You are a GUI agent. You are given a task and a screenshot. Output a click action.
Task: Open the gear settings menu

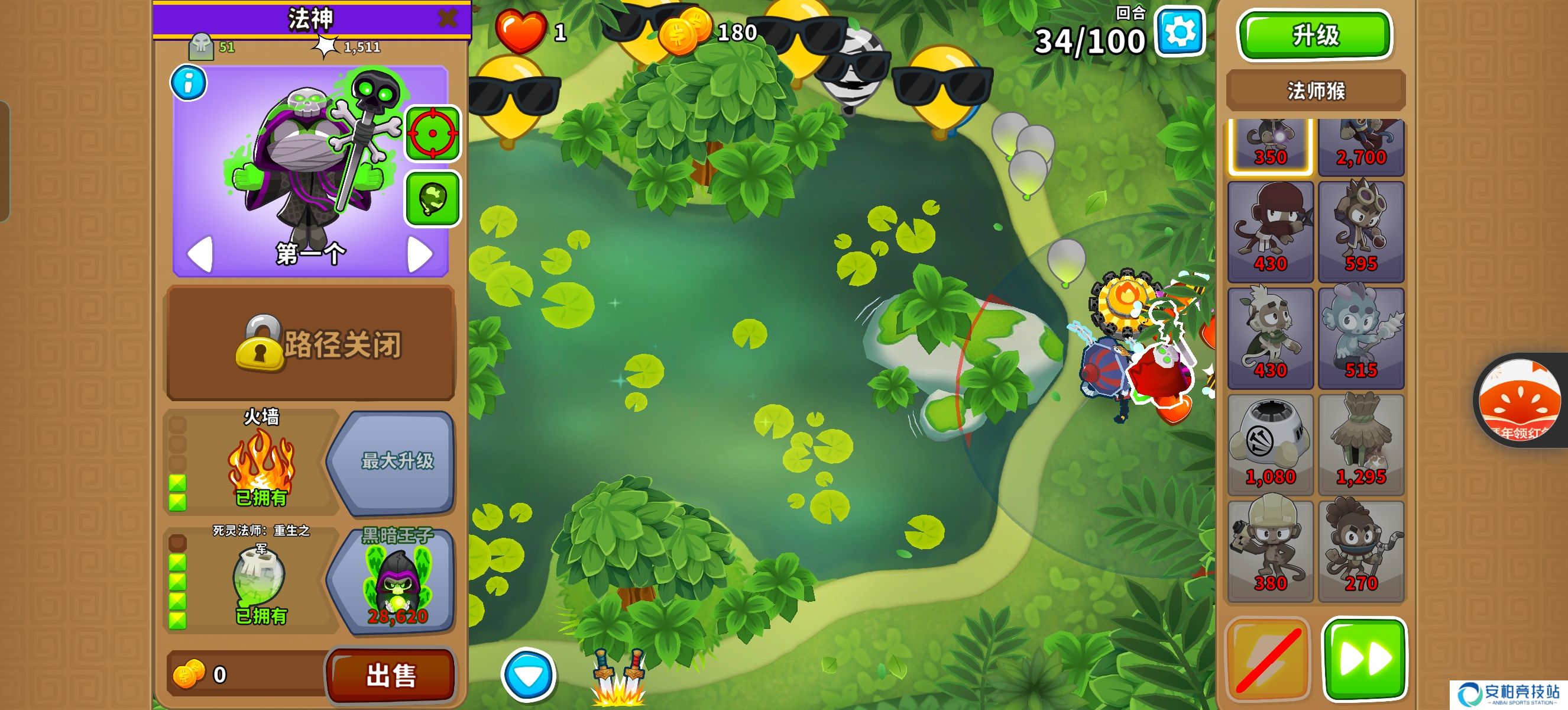1179,32
